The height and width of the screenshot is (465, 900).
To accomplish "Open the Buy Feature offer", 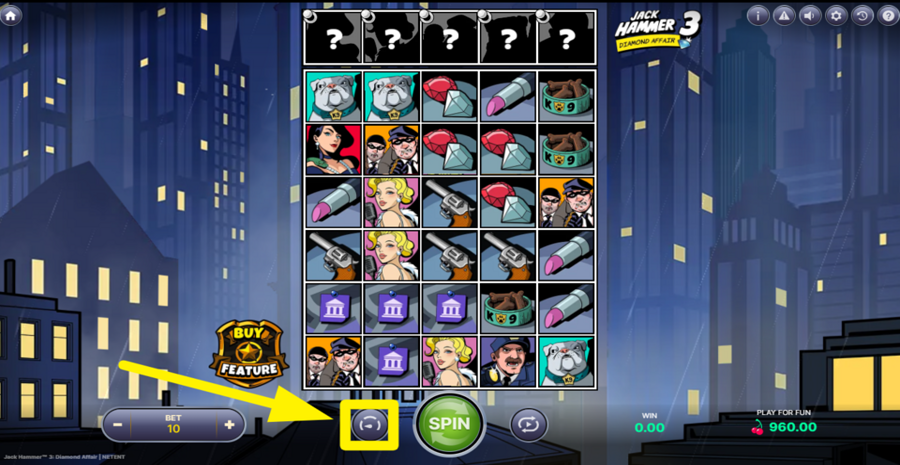I will pyautogui.click(x=249, y=353).
